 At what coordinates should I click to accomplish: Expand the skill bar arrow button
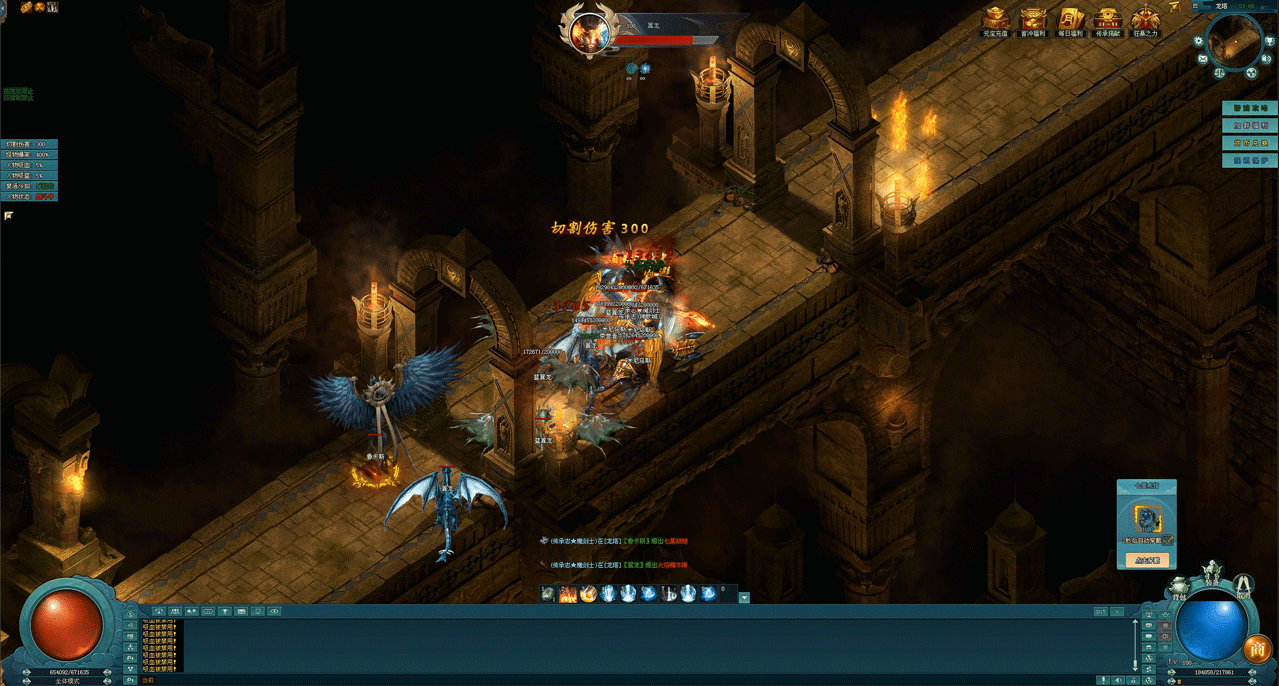coord(744,597)
